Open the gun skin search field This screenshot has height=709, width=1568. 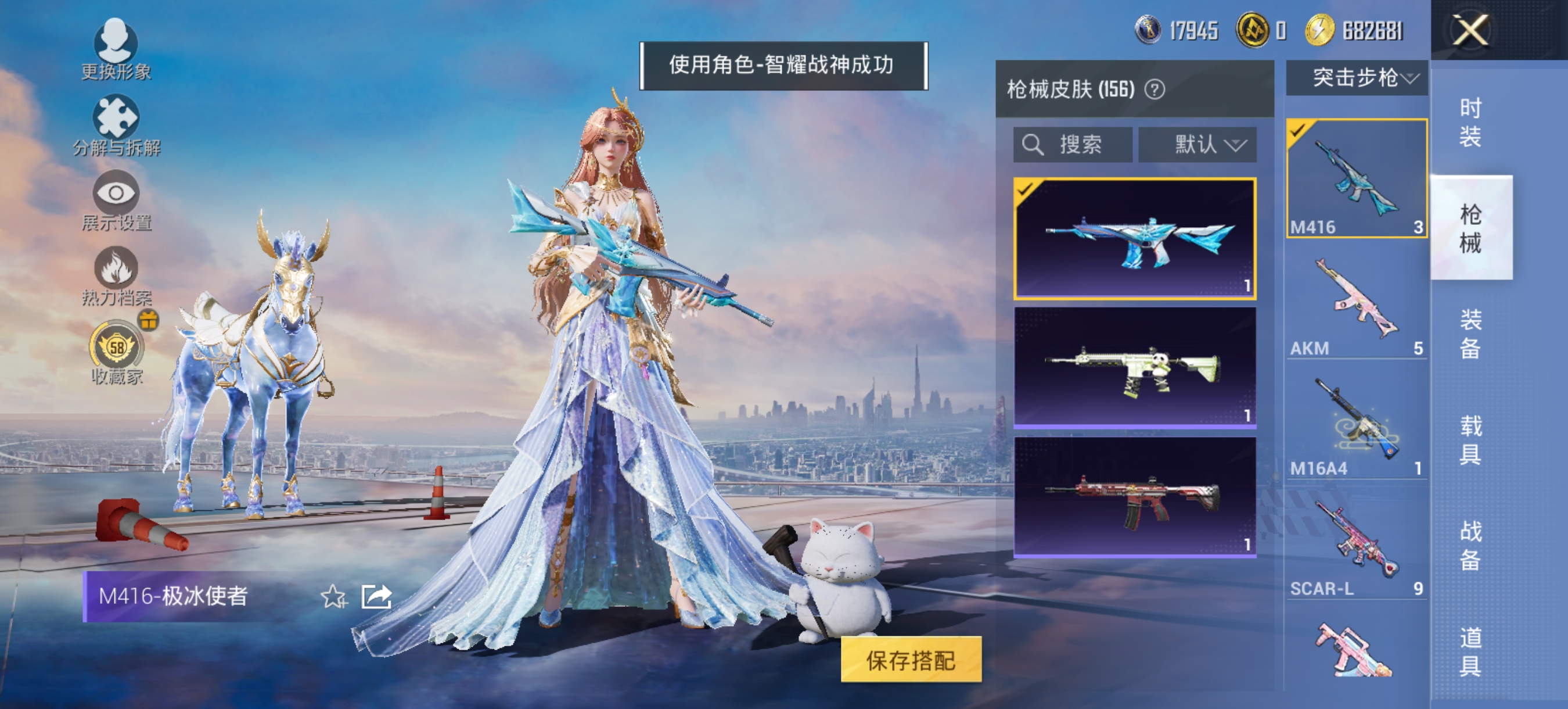1071,144
